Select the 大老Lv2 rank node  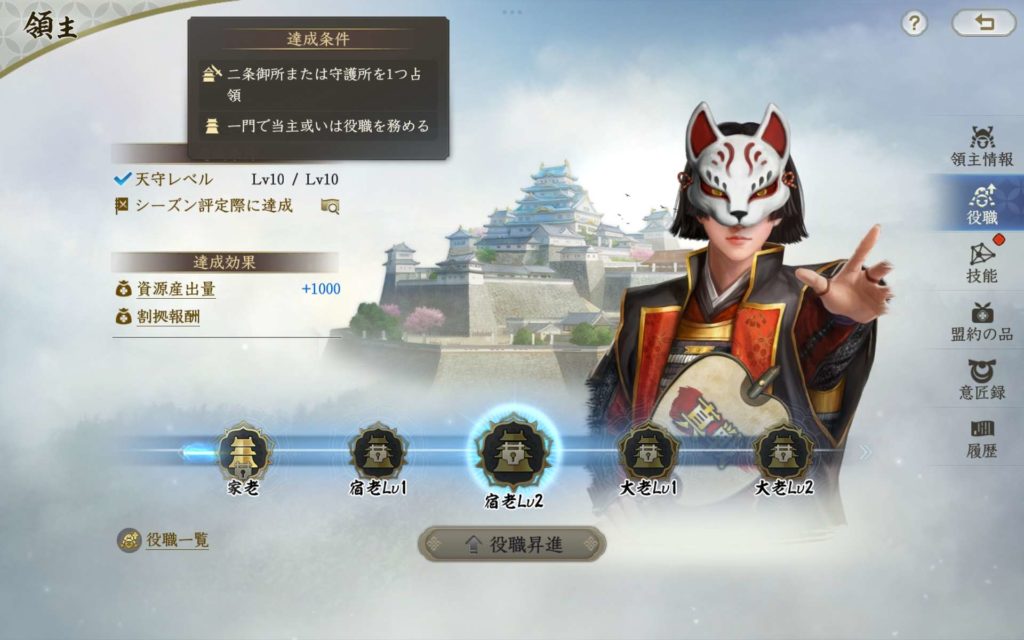click(783, 454)
